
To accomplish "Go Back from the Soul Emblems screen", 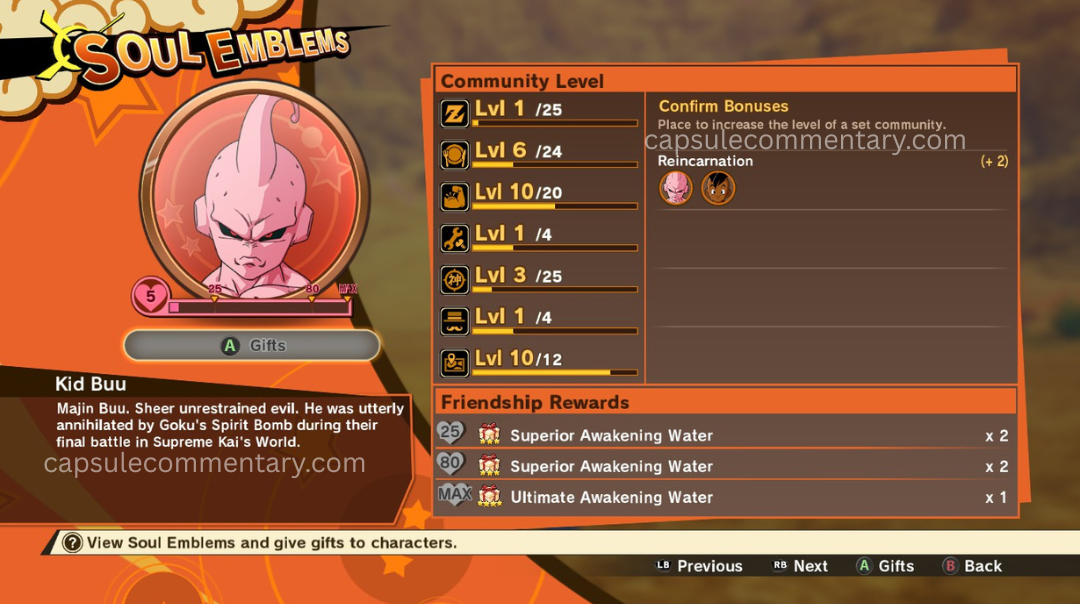I will click(972, 566).
